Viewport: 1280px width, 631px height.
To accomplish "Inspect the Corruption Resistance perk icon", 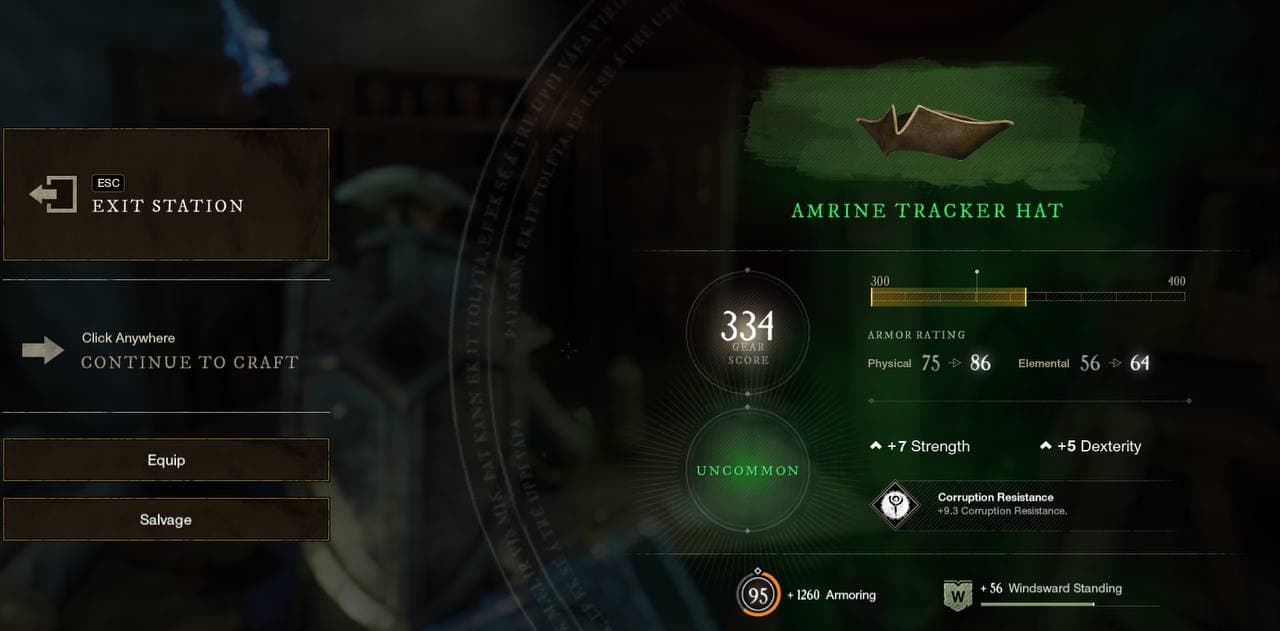I will (895, 504).
